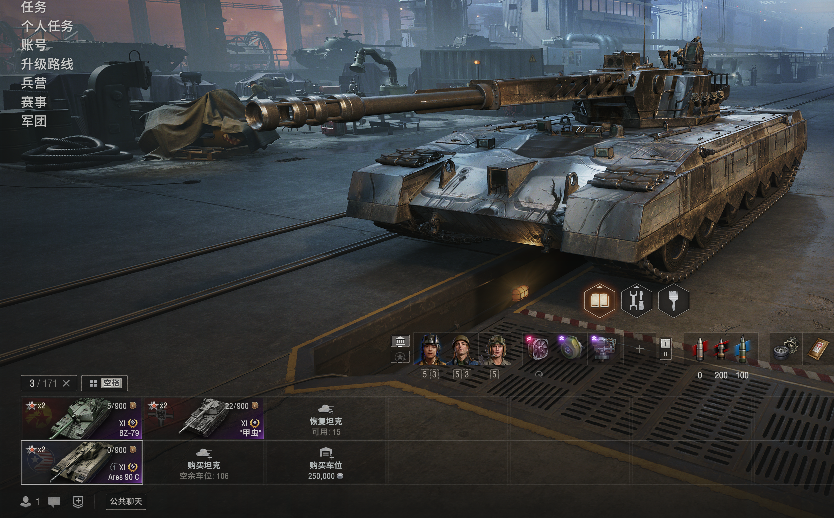Open the 赛事 tournaments menu
The image size is (834, 518).
[x=34, y=102]
